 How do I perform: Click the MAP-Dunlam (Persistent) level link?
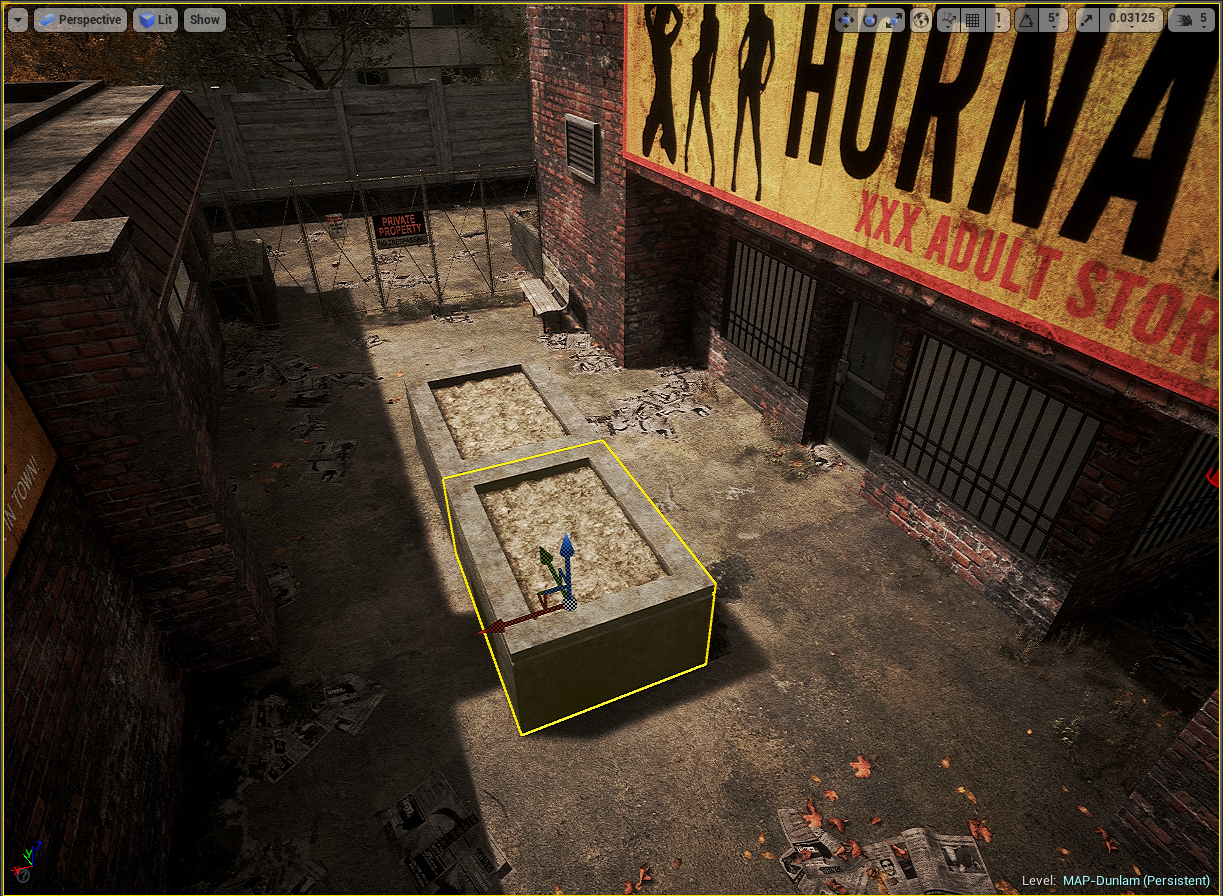point(1136,880)
